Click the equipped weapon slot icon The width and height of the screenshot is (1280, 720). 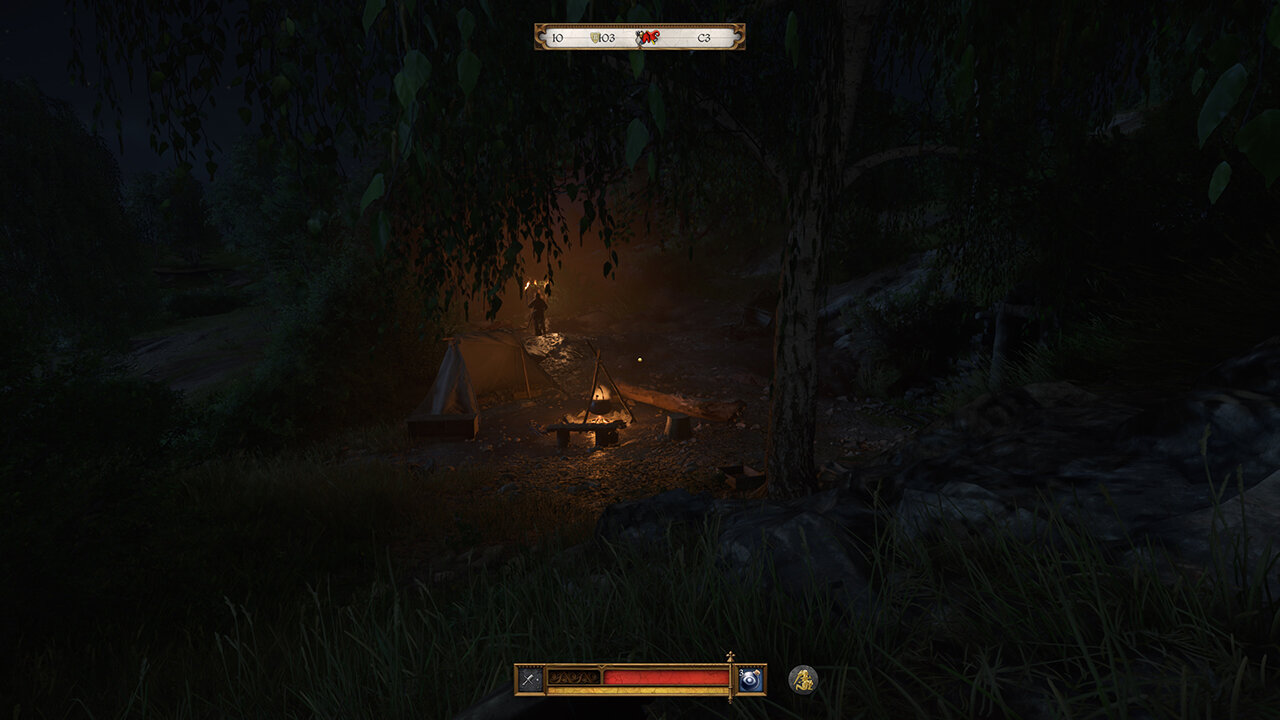[530, 679]
